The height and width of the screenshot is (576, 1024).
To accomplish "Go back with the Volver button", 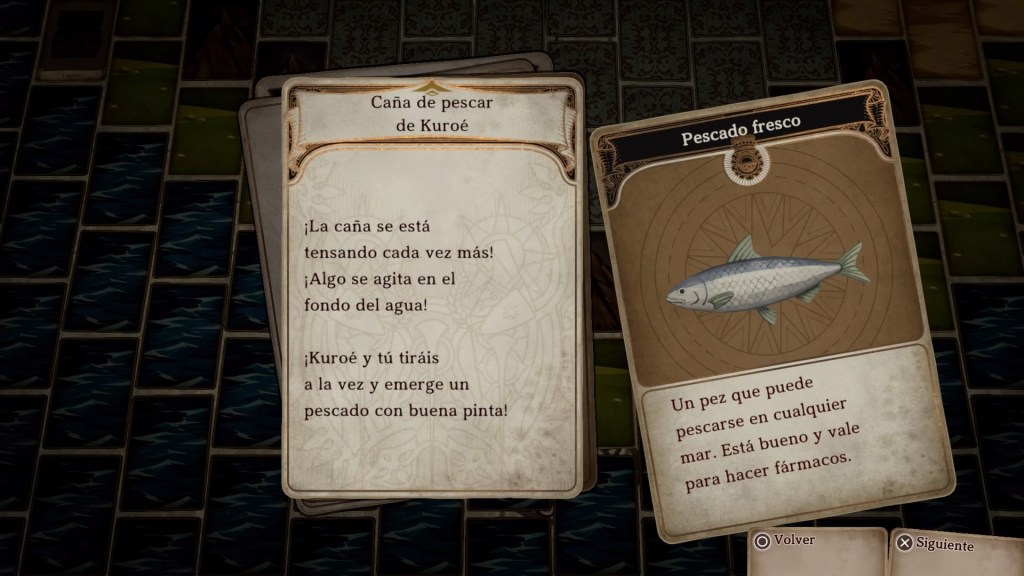I will click(x=788, y=542).
